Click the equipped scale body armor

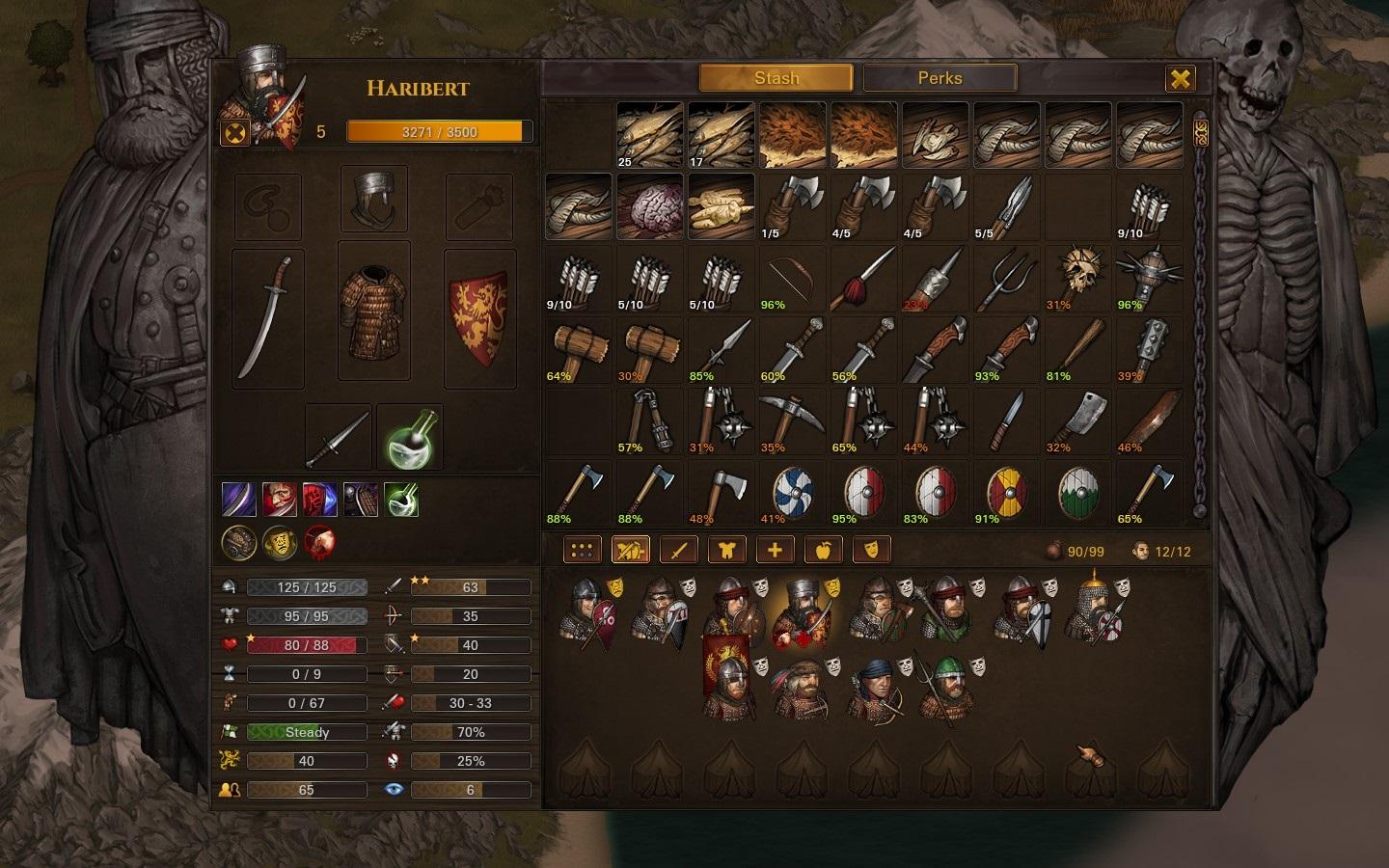click(x=374, y=311)
